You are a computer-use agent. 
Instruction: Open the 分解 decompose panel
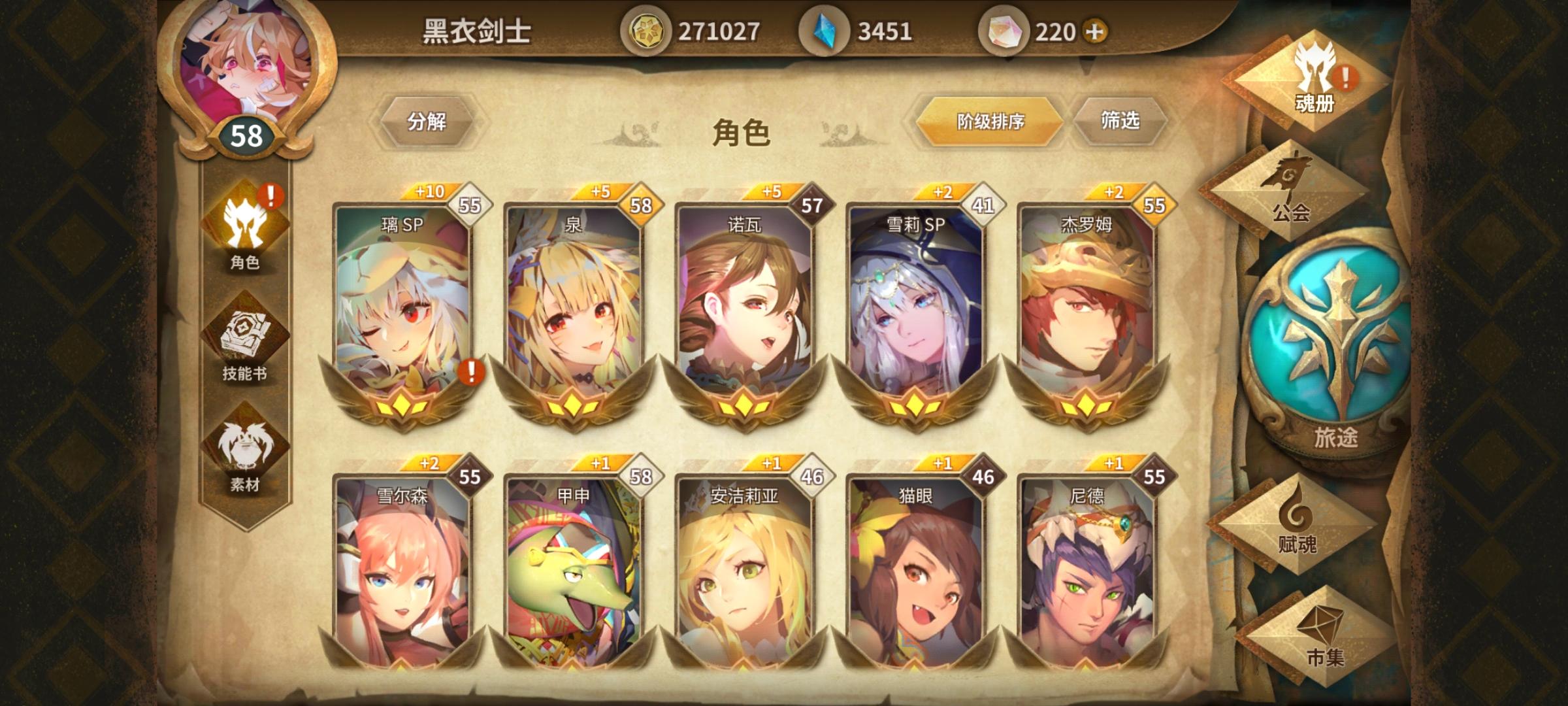click(428, 121)
